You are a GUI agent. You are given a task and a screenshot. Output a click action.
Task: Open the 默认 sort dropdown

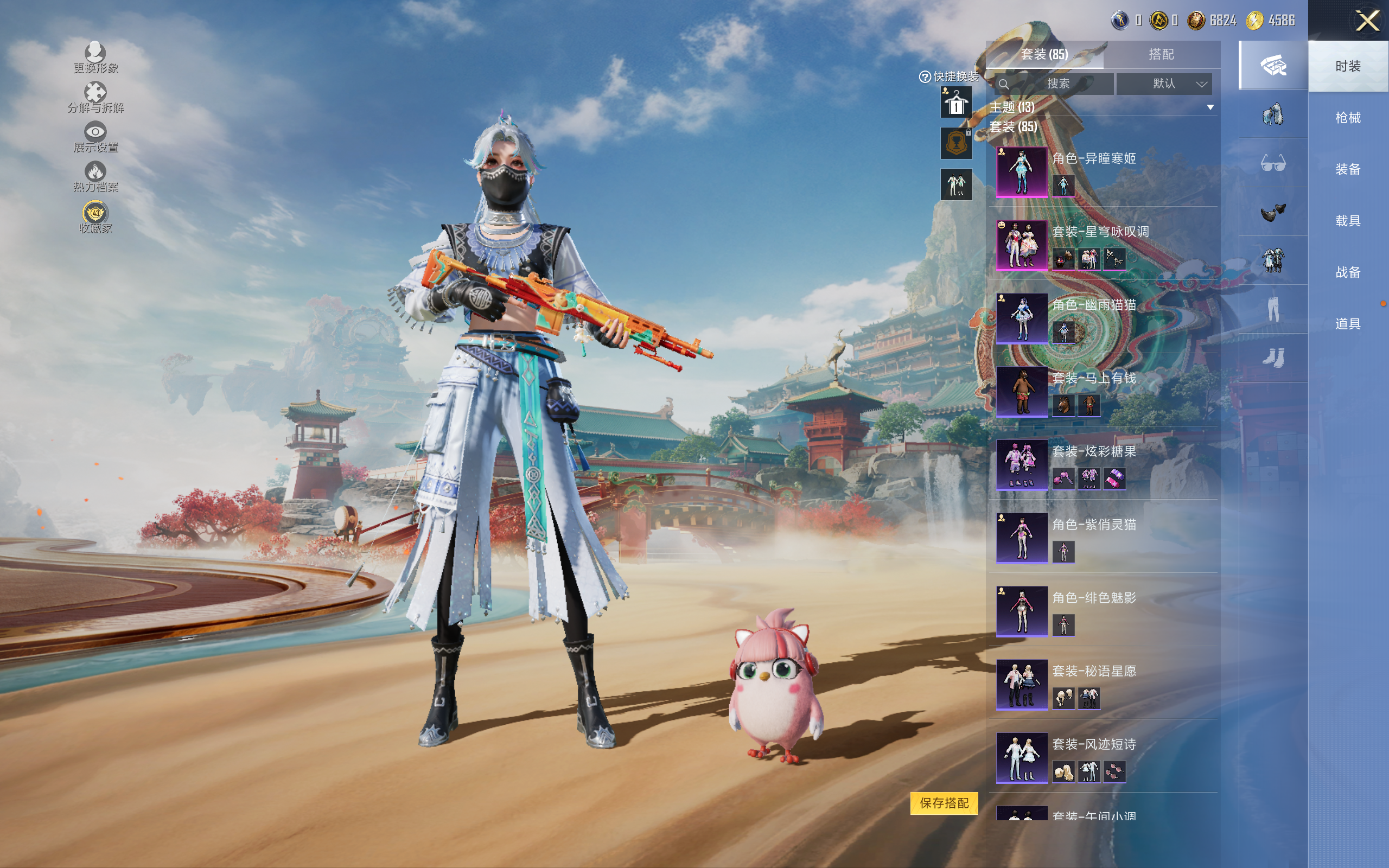[1164, 84]
